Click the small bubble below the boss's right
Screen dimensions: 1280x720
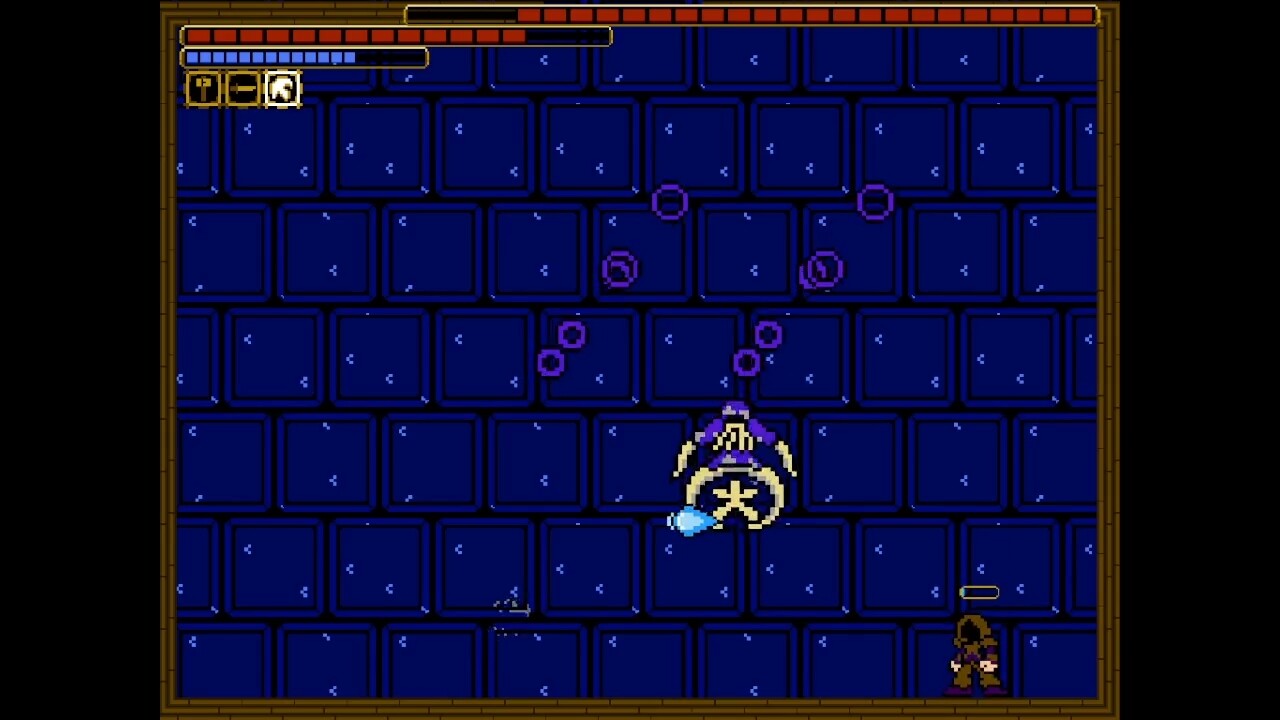[x=749, y=362]
